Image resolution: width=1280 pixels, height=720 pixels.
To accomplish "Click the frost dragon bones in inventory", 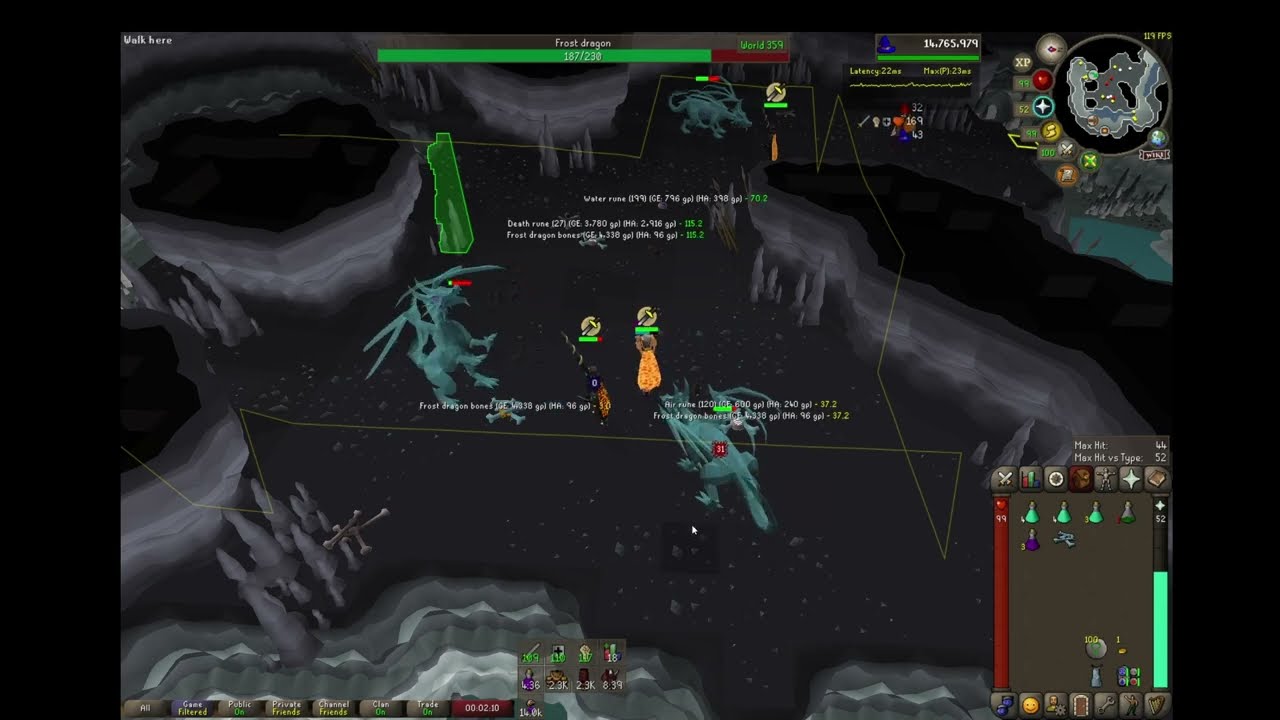I will point(1064,540).
